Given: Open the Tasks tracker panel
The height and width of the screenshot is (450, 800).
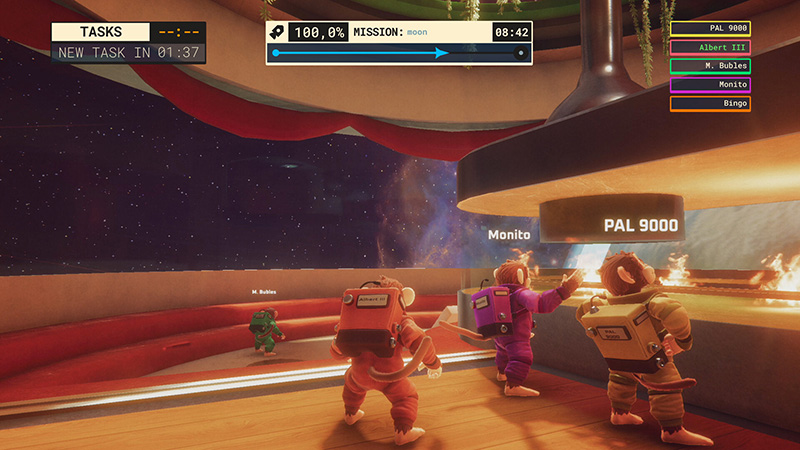Looking at the screenshot, I should [x=101, y=32].
